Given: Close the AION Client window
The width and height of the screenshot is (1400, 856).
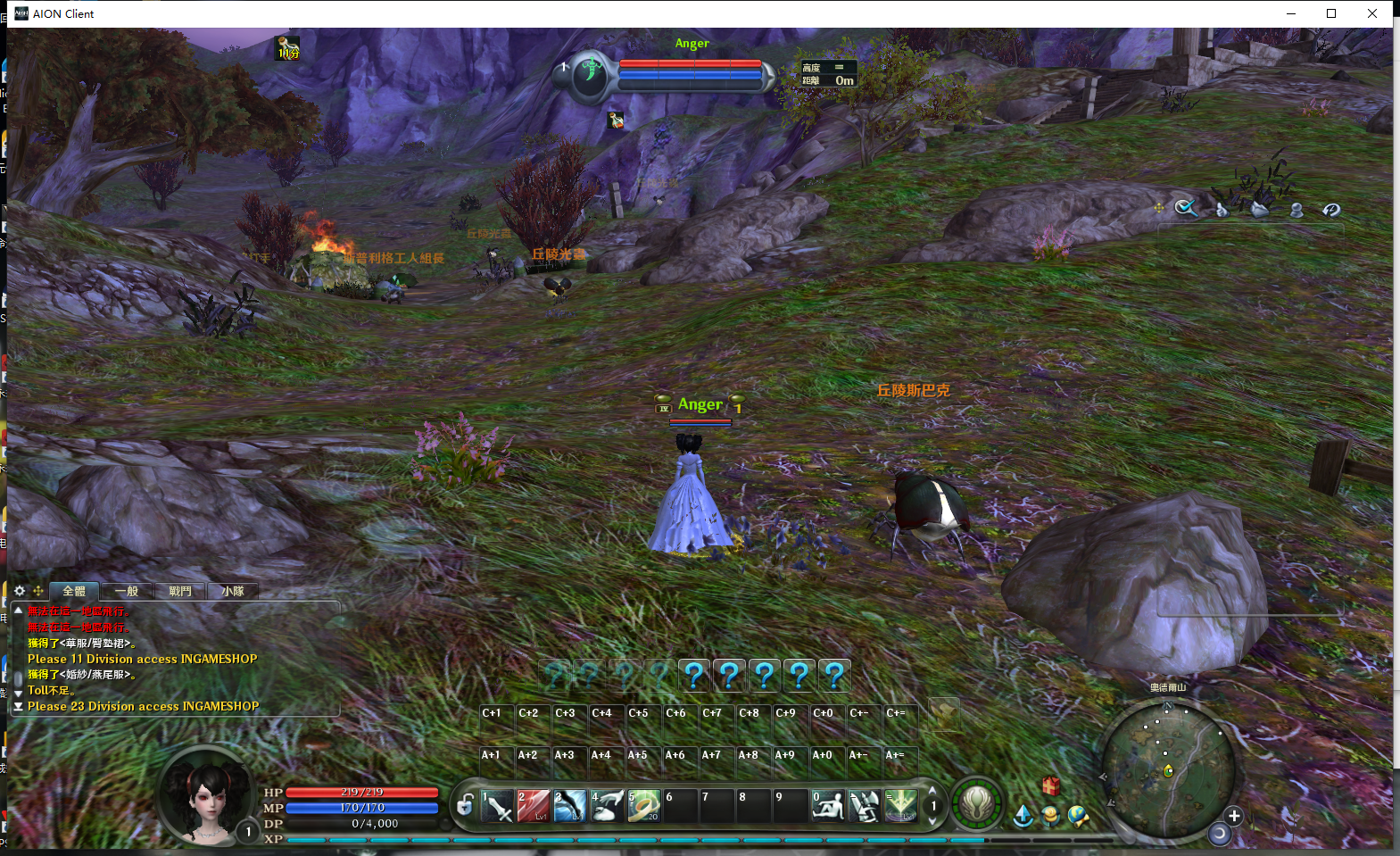Looking at the screenshot, I should point(1372,13).
